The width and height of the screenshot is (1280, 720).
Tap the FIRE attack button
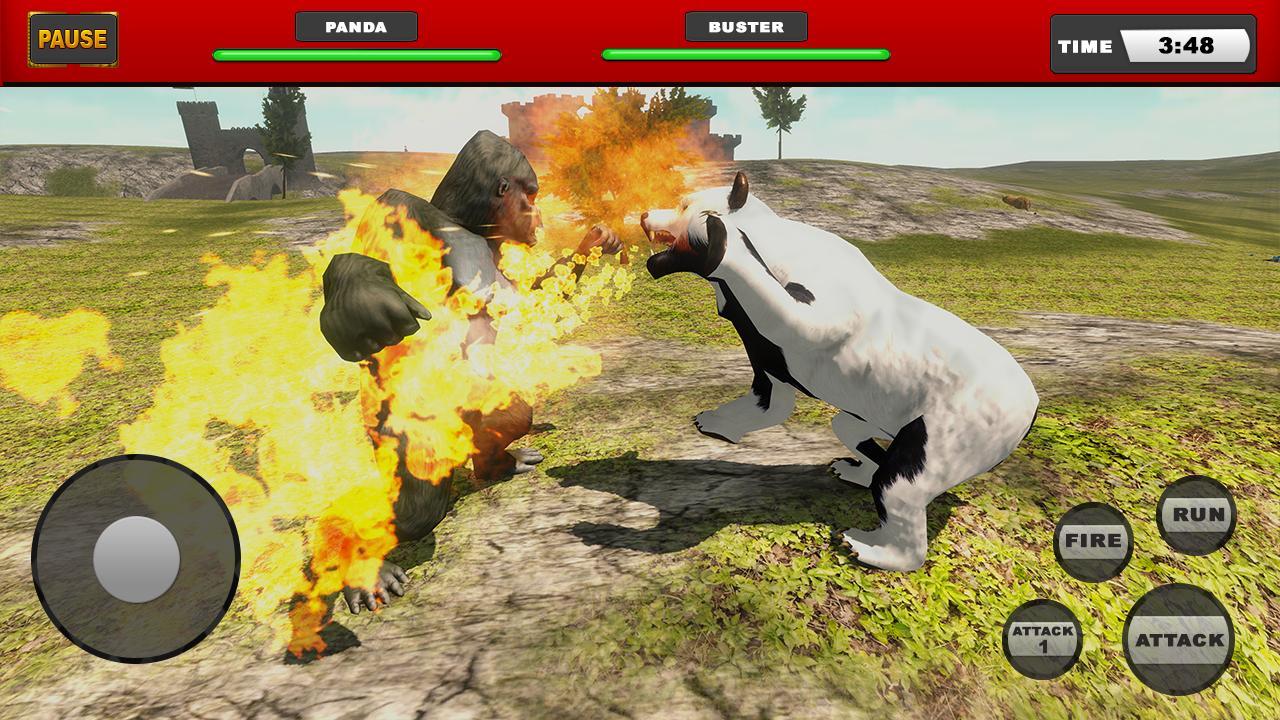coord(1093,541)
